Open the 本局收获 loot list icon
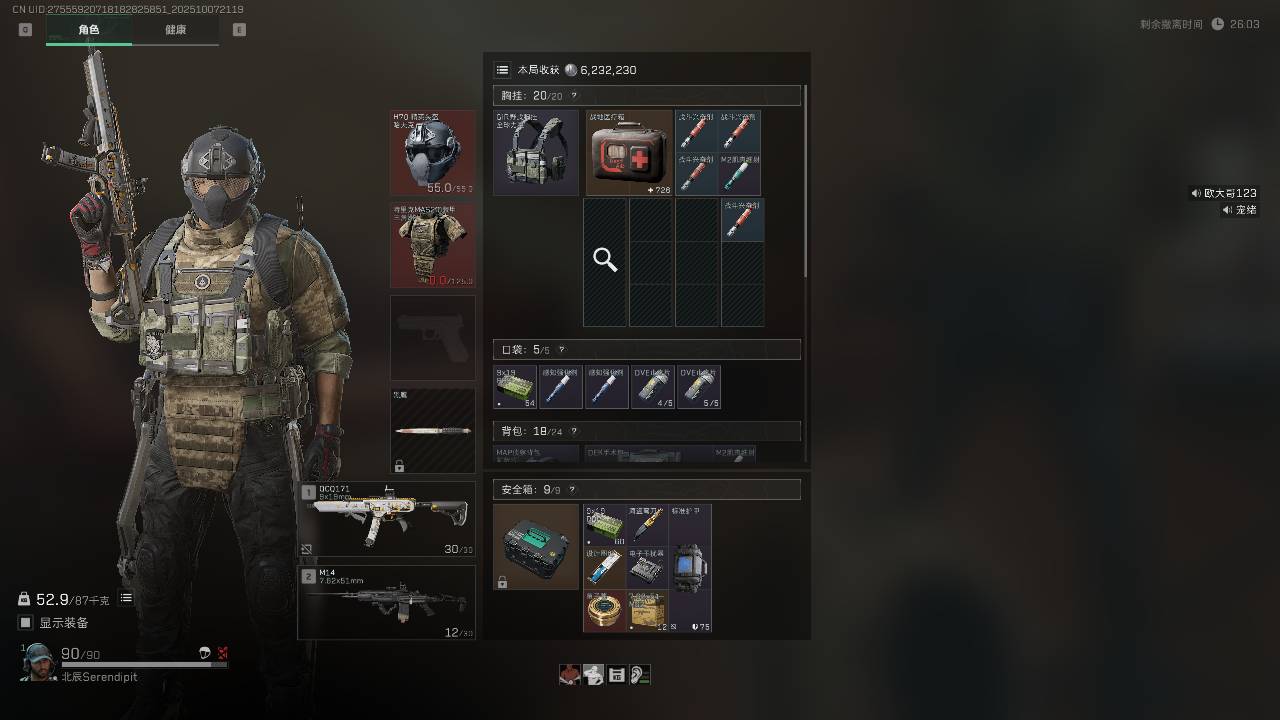 (x=502, y=70)
